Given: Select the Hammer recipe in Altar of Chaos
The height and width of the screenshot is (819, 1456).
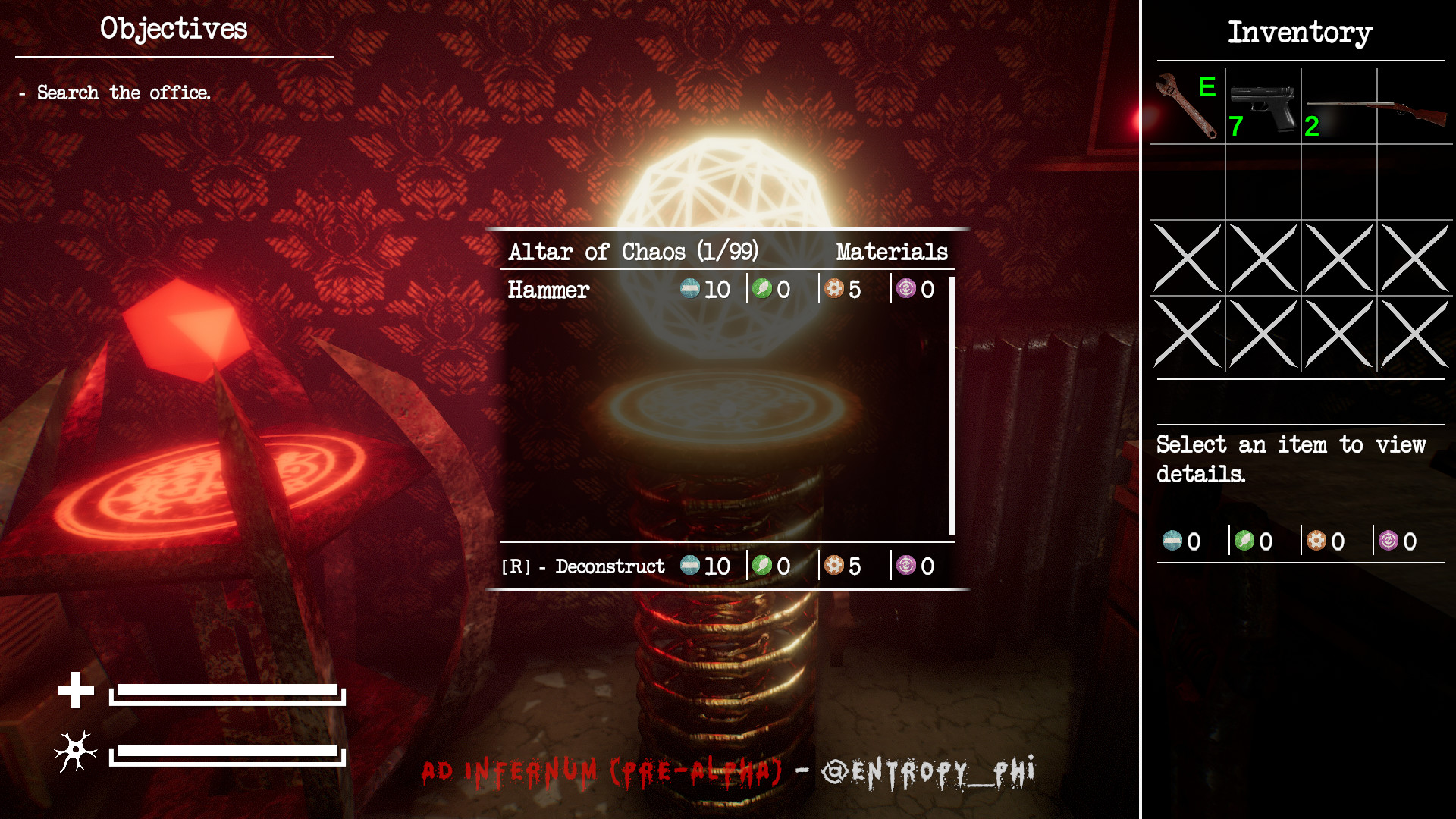Looking at the screenshot, I should click(x=548, y=289).
